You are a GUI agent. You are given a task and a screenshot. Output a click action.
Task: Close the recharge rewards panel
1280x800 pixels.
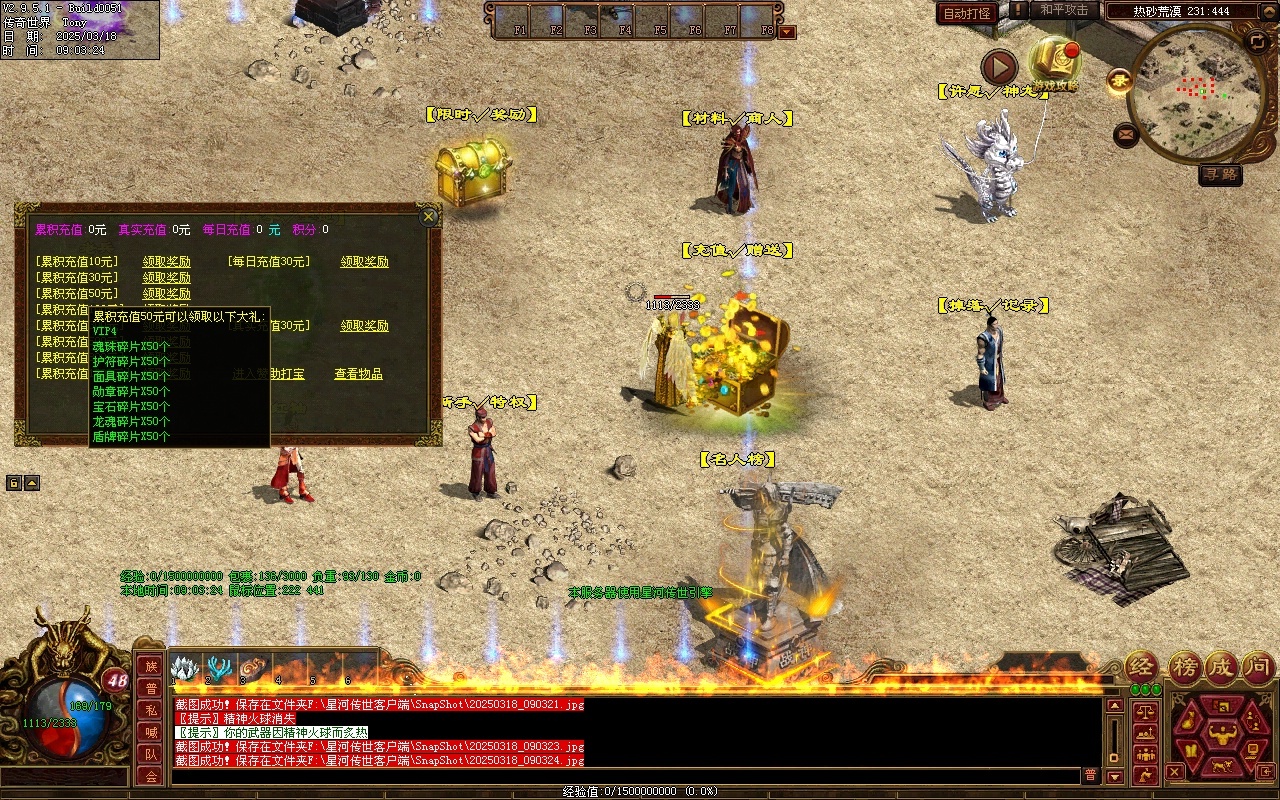[429, 216]
